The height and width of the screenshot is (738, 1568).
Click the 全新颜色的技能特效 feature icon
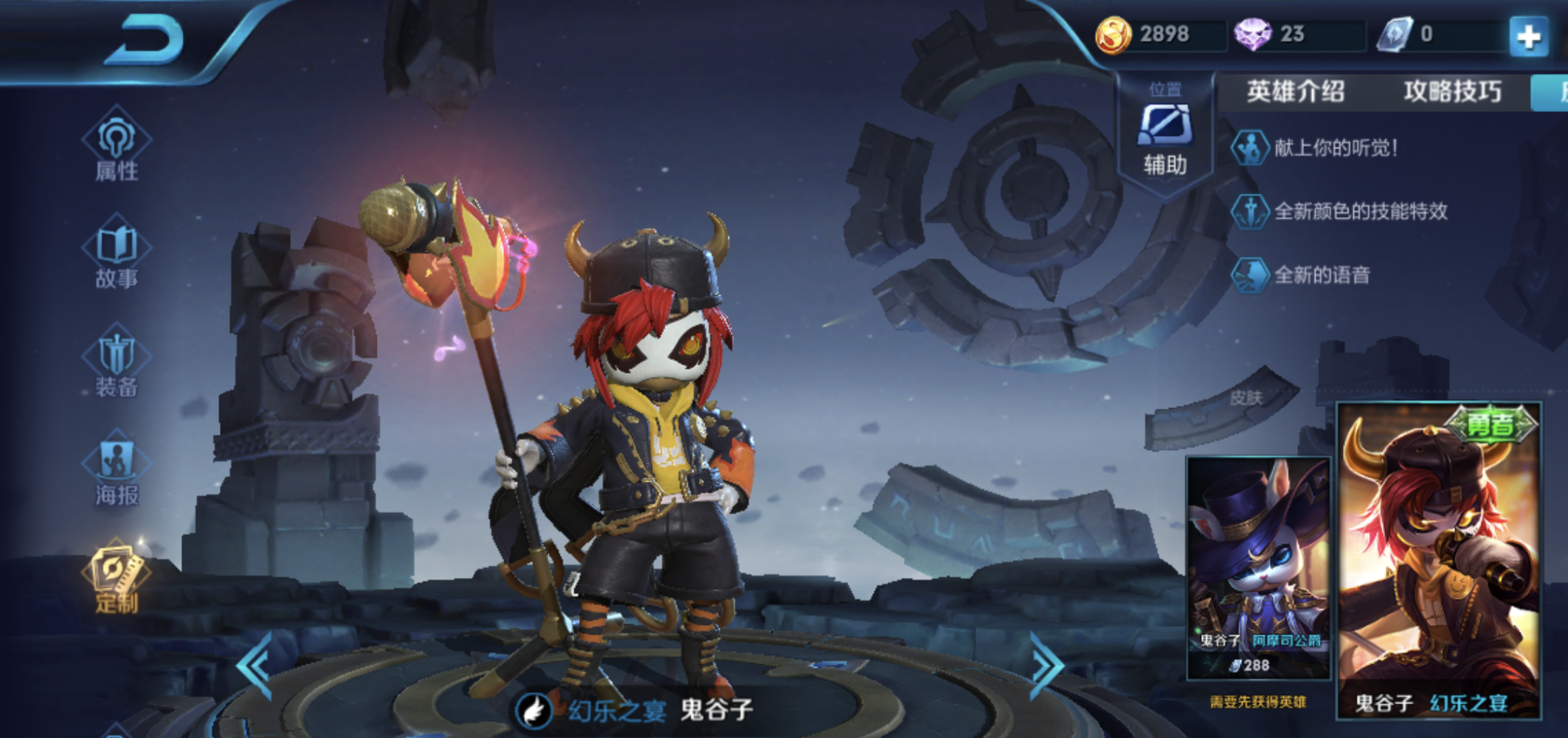[x=1249, y=211]
